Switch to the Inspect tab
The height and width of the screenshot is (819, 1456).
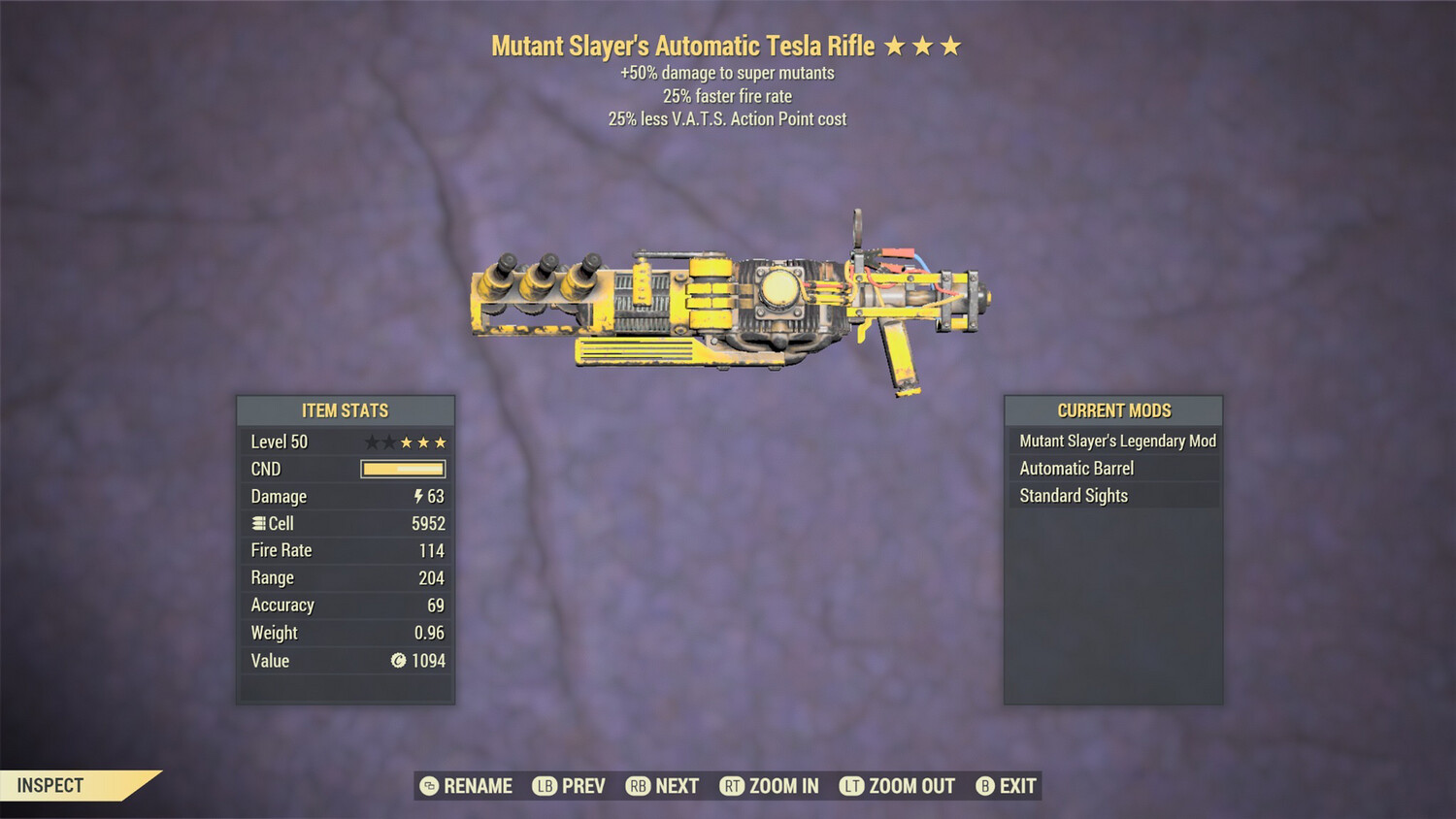50,786
